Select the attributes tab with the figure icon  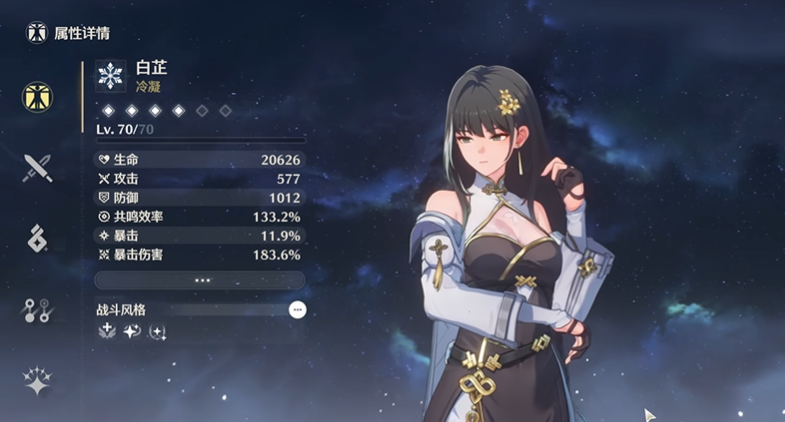click(x=38, y=97)
